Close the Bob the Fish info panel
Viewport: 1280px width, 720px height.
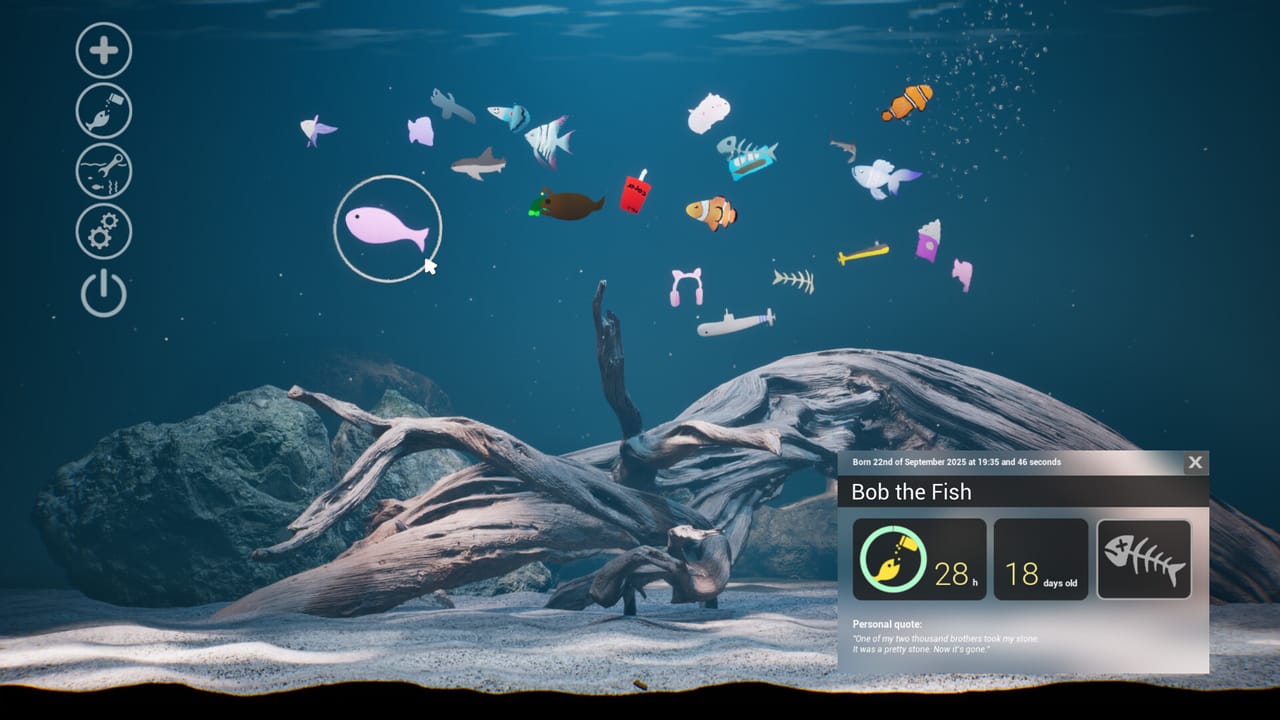[1195, 463]
